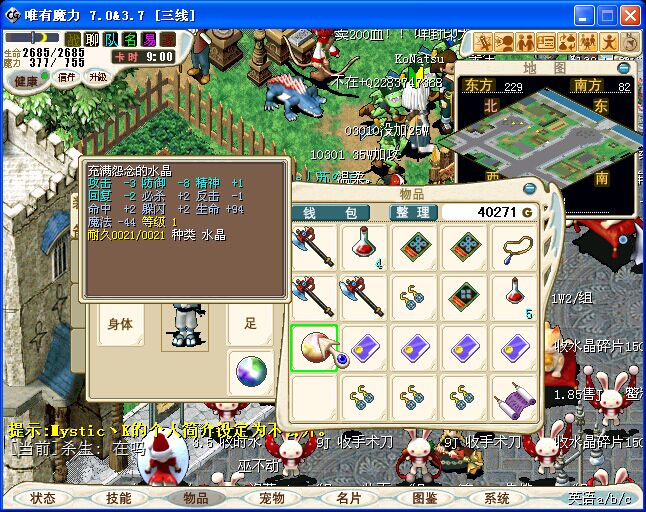This screenshot has height=512, width=646.
Task: Select the red potion with quantity 5
Action: click(x=515, y=297)
